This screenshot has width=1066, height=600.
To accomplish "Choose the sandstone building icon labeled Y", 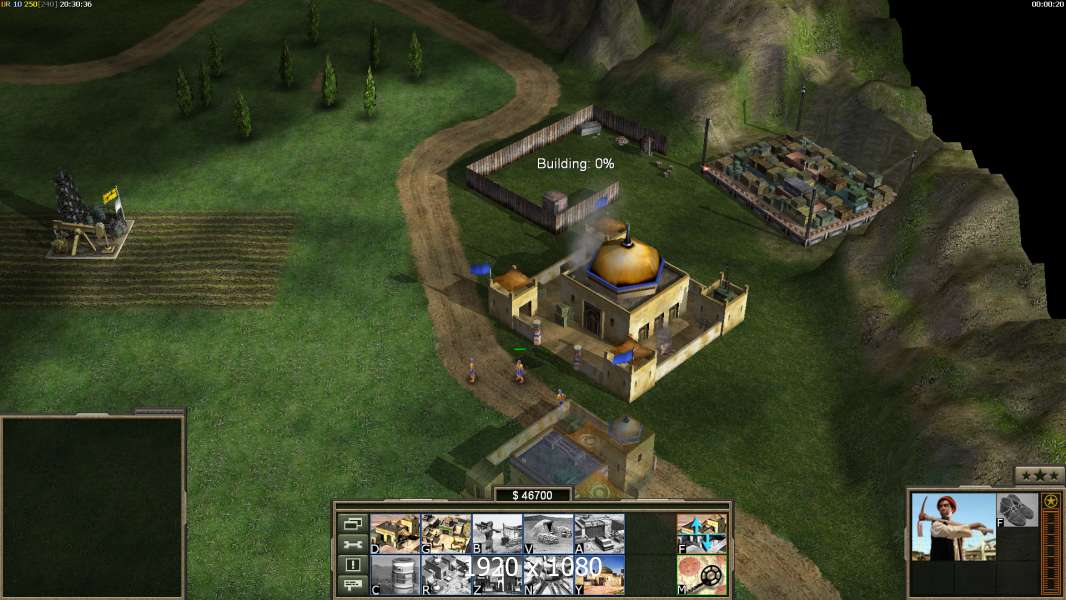I will 599,575.
